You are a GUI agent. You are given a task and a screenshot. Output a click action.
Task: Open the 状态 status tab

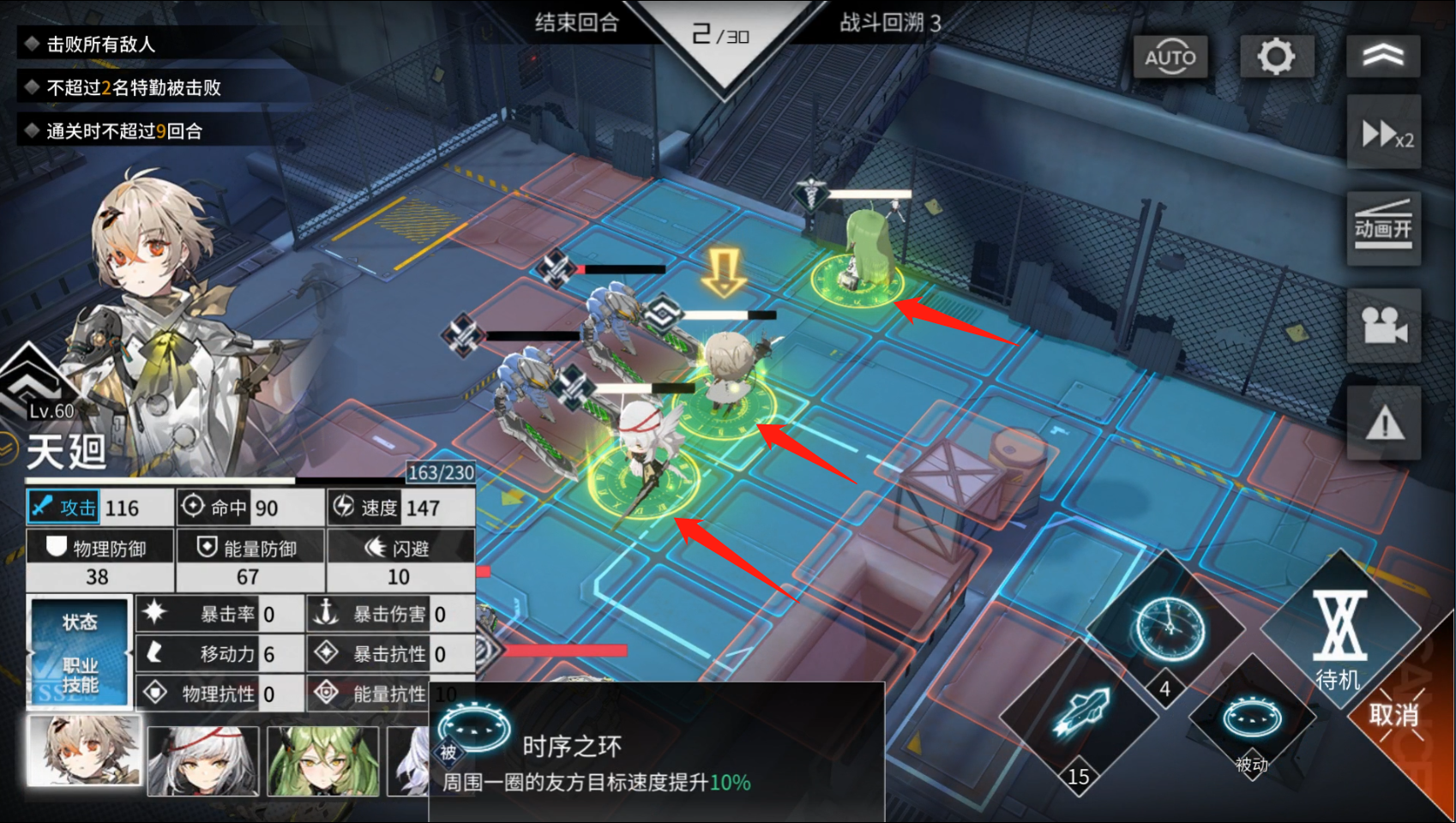[x=80, y=622]
